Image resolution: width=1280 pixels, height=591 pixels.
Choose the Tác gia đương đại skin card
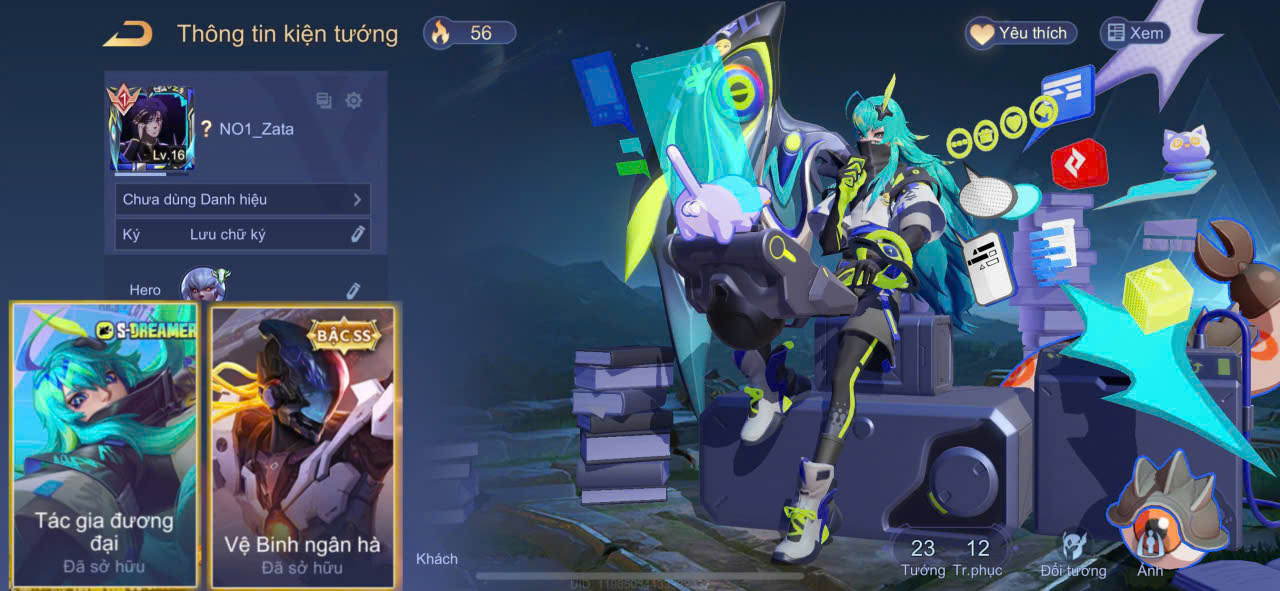pyautogui.click(x=104, y=445)
